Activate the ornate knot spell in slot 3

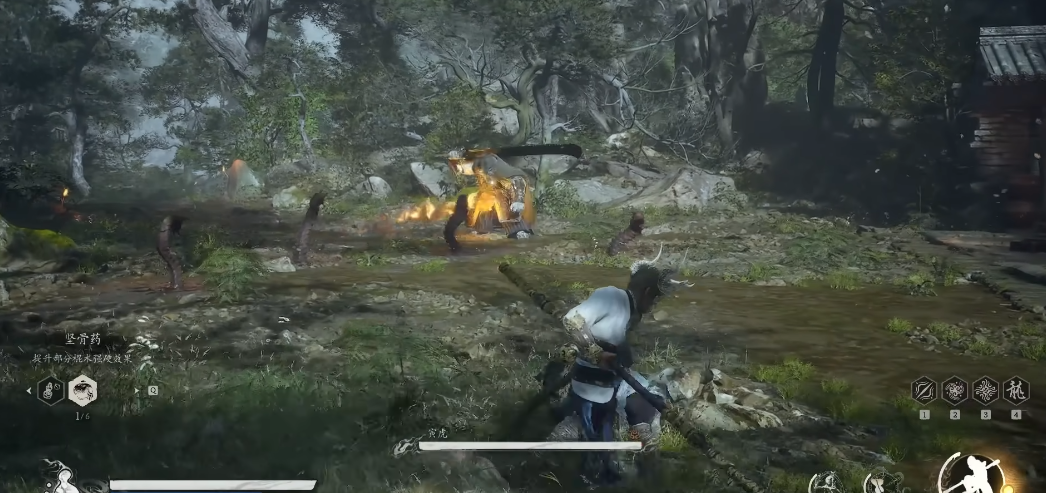click(986, 390)
